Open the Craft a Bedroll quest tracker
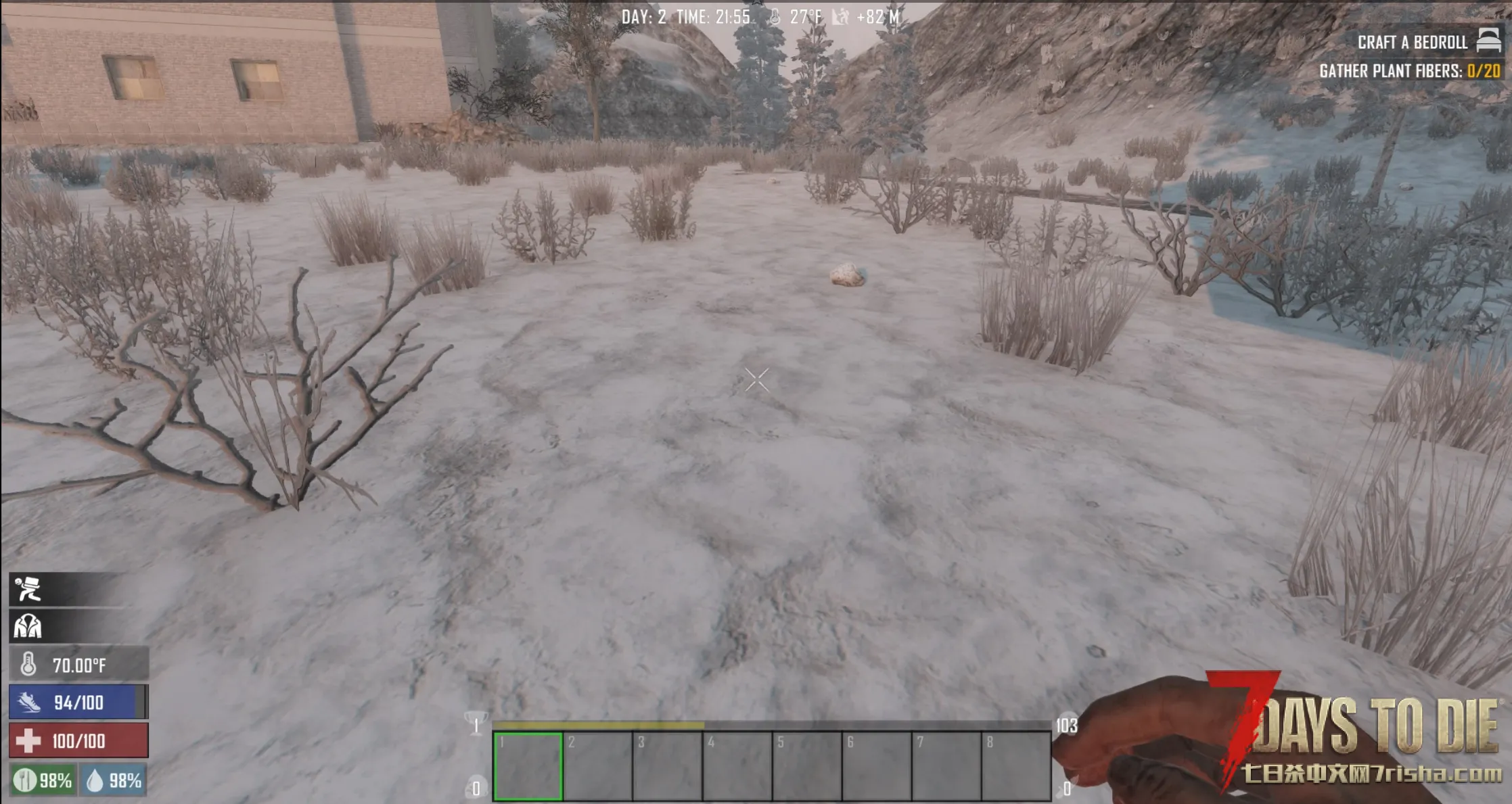The image size is (1512, 804). click(x=1412, y=43)
